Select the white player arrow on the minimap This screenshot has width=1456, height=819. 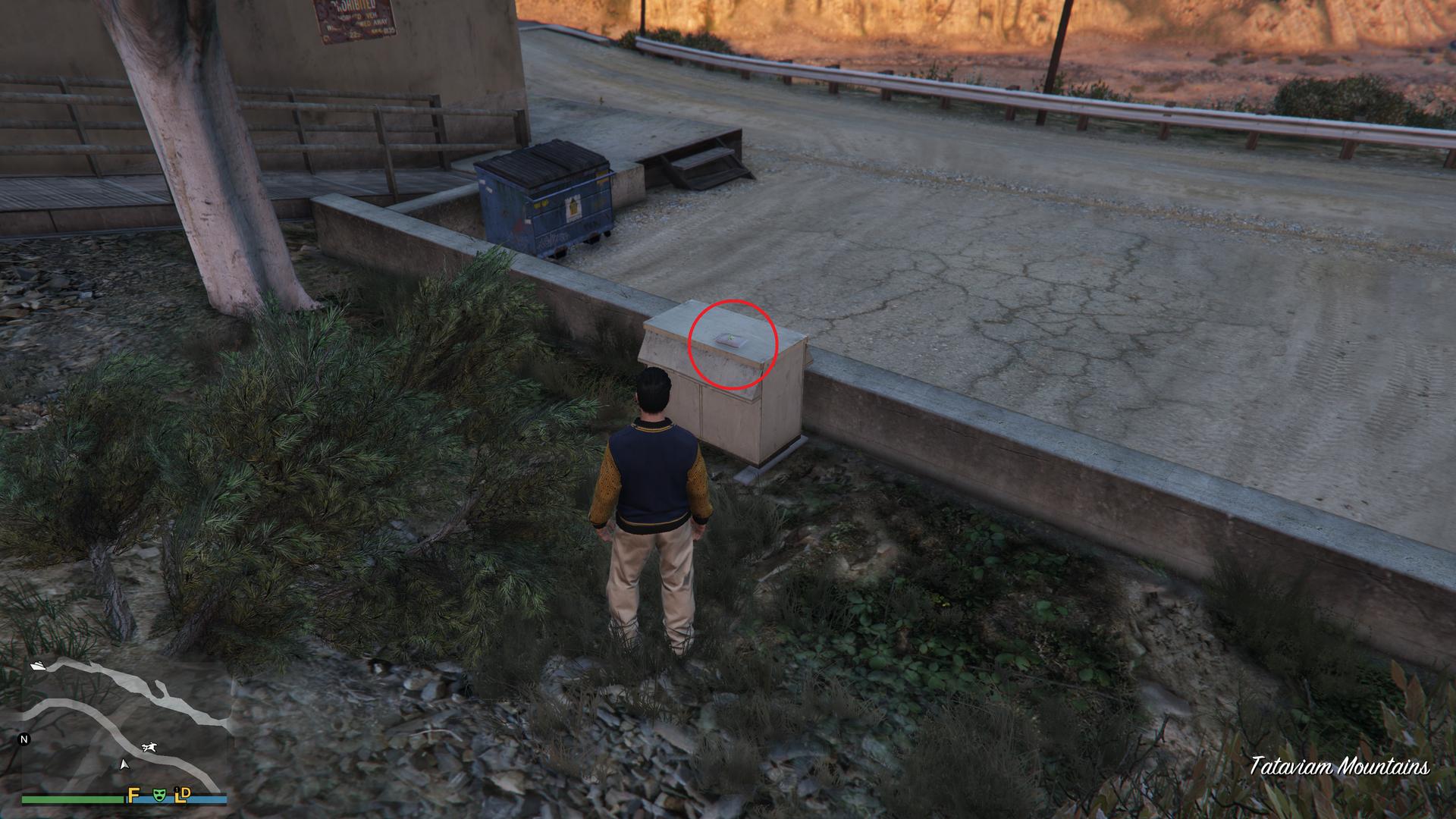[124, 764]
